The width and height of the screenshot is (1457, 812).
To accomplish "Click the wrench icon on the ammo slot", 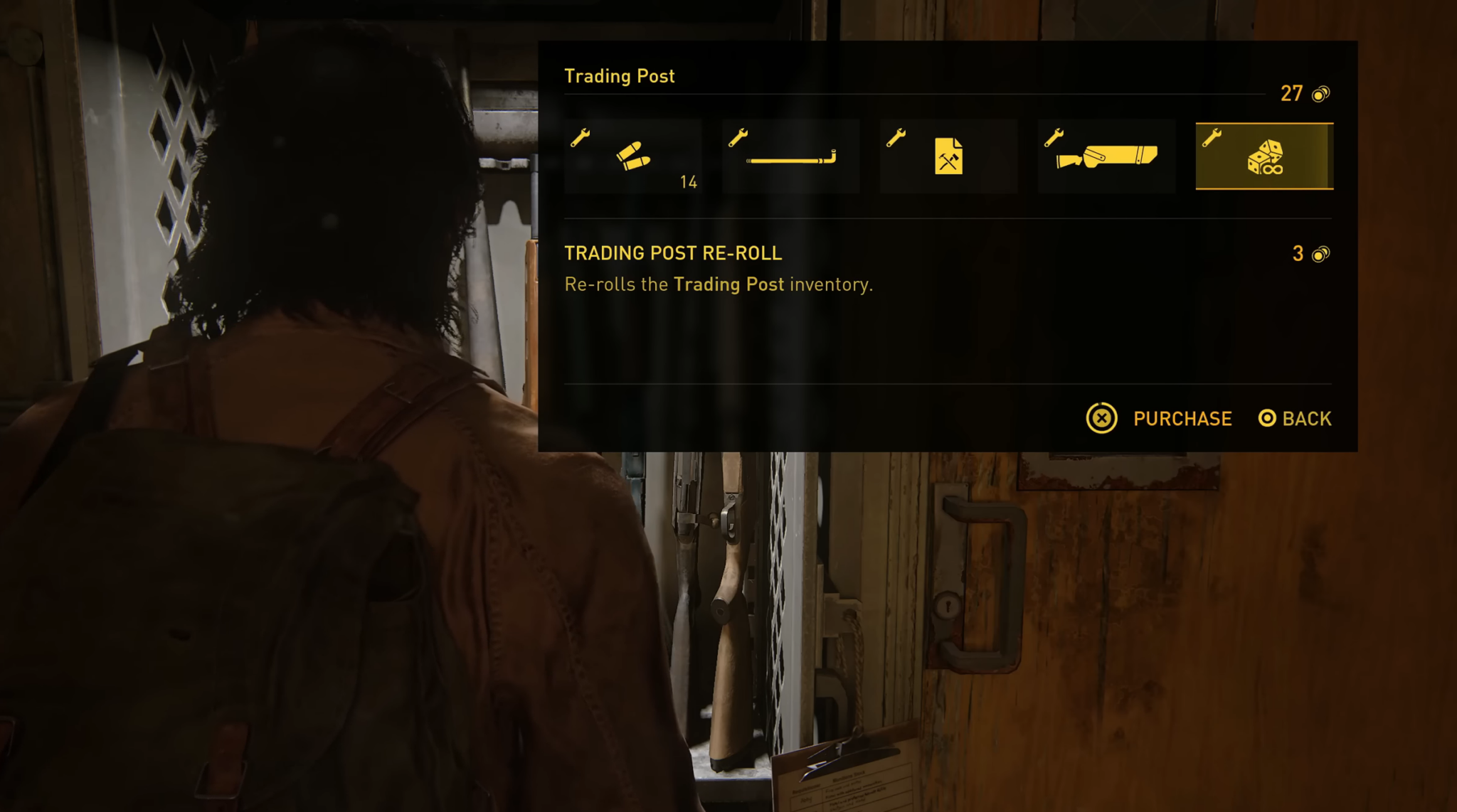I will tap(581, 137).
